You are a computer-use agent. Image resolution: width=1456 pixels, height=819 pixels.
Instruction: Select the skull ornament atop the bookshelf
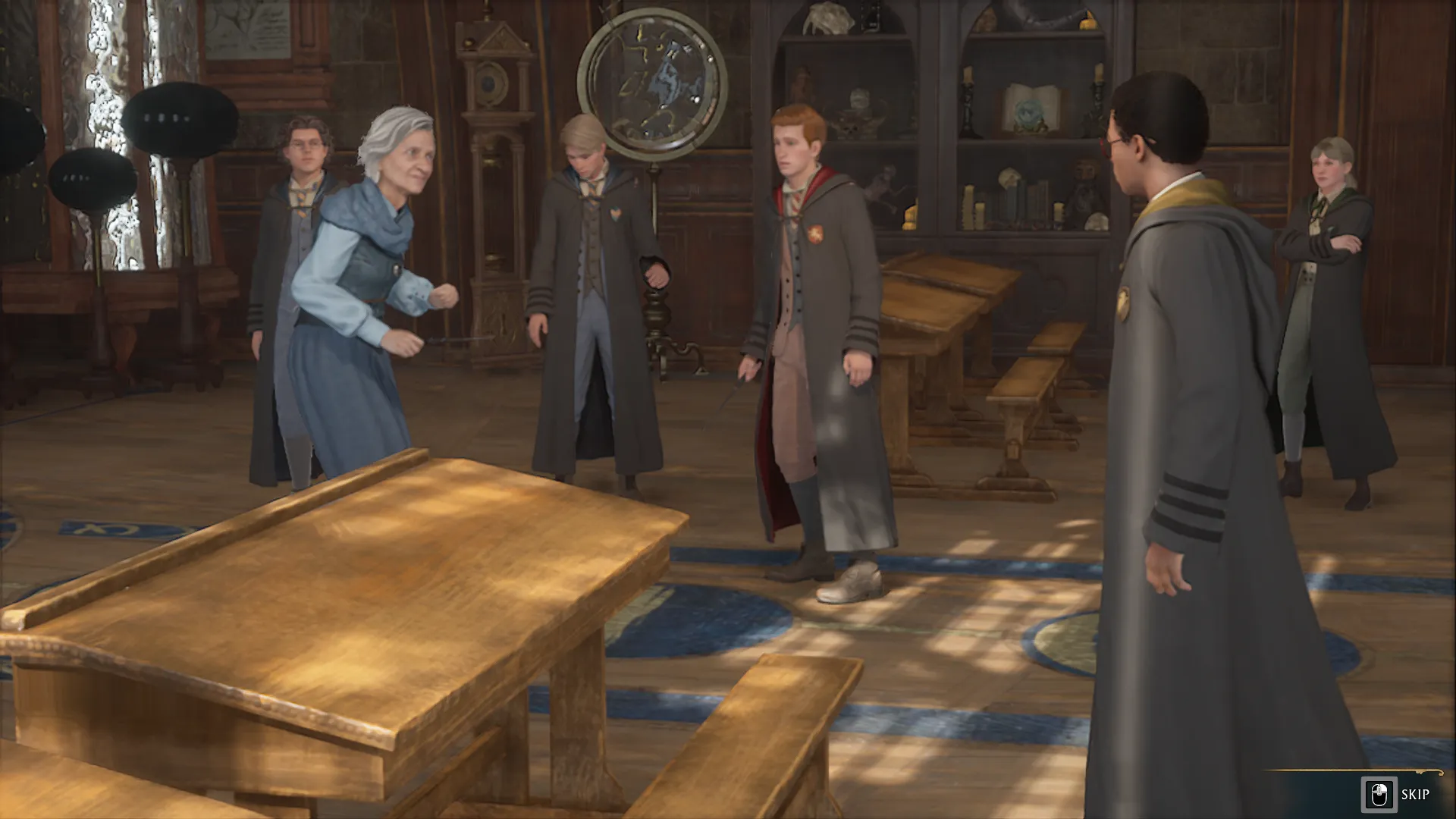tap(829, 19)
